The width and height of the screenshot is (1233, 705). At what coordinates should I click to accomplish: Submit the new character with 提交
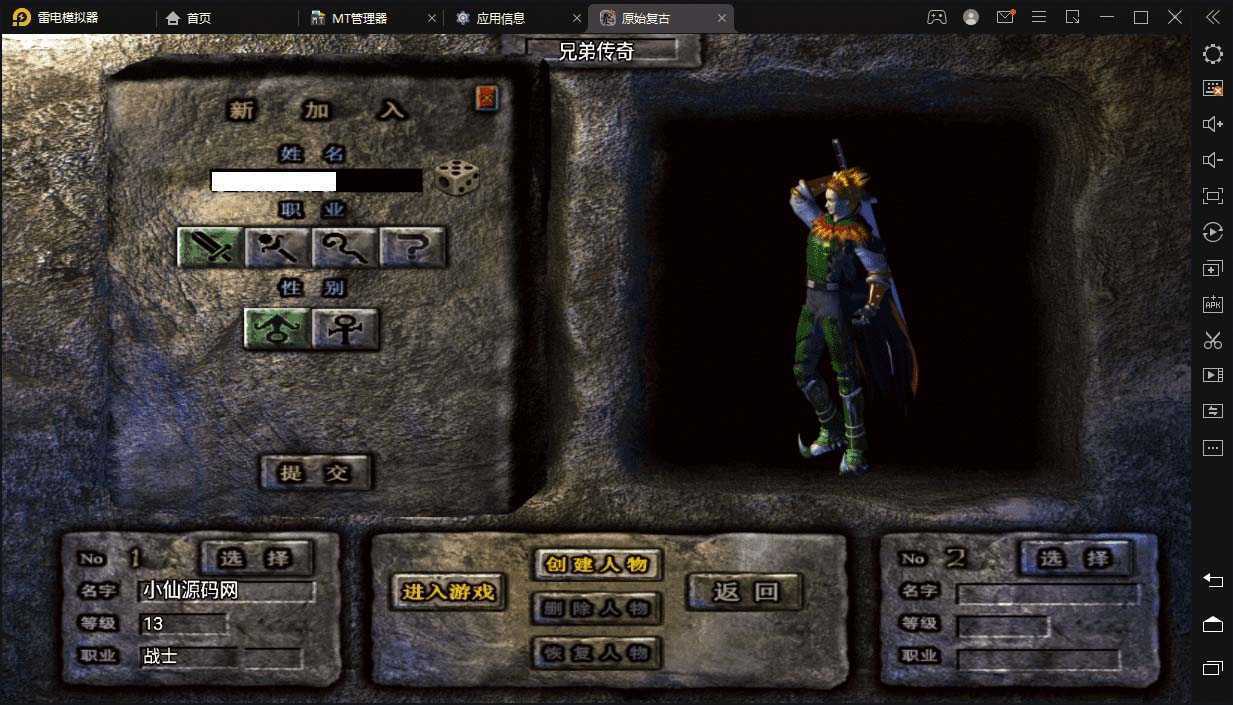(316, 472)
